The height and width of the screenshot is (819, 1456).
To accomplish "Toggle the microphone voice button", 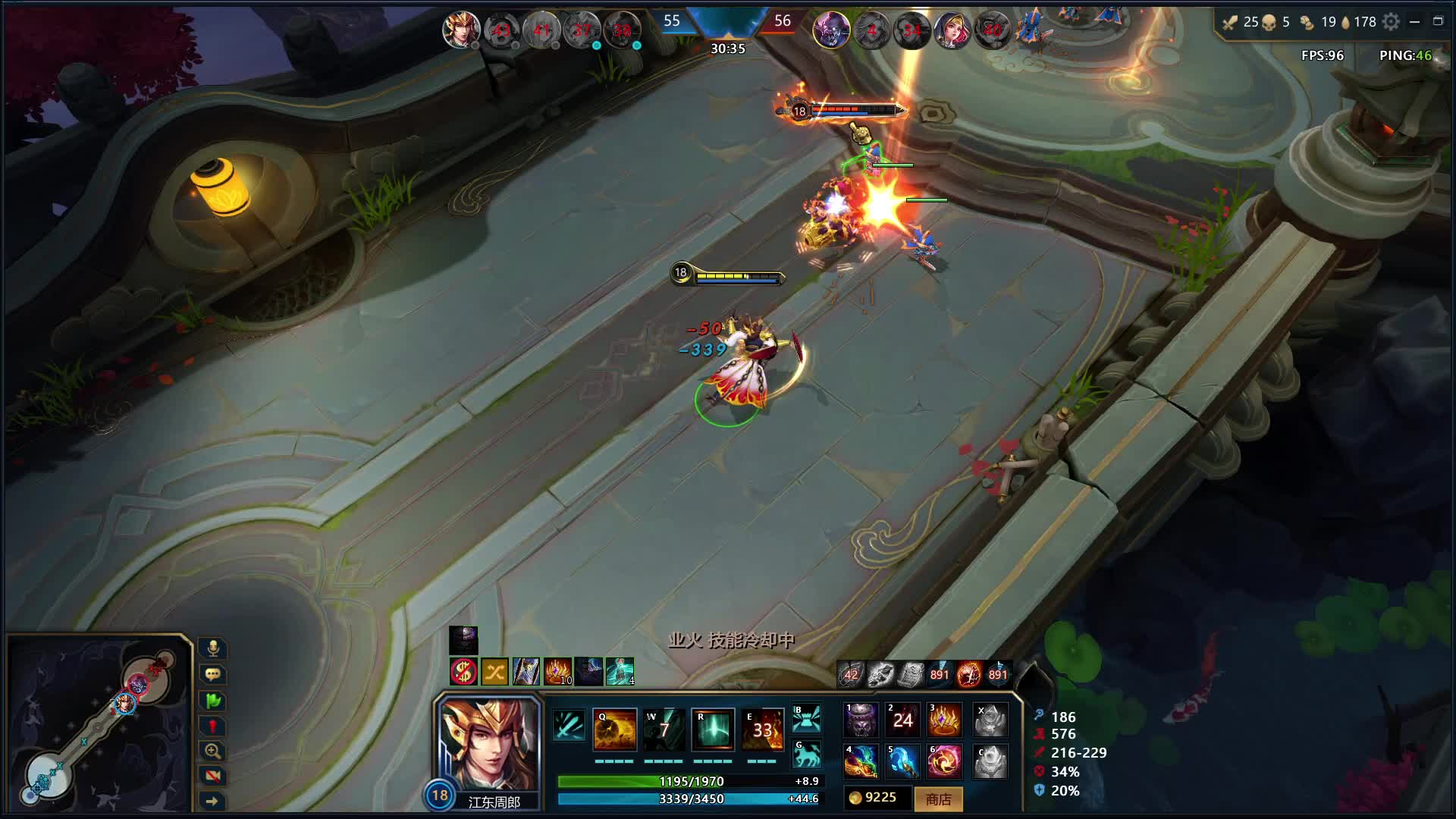I will (x=213, y=648).
